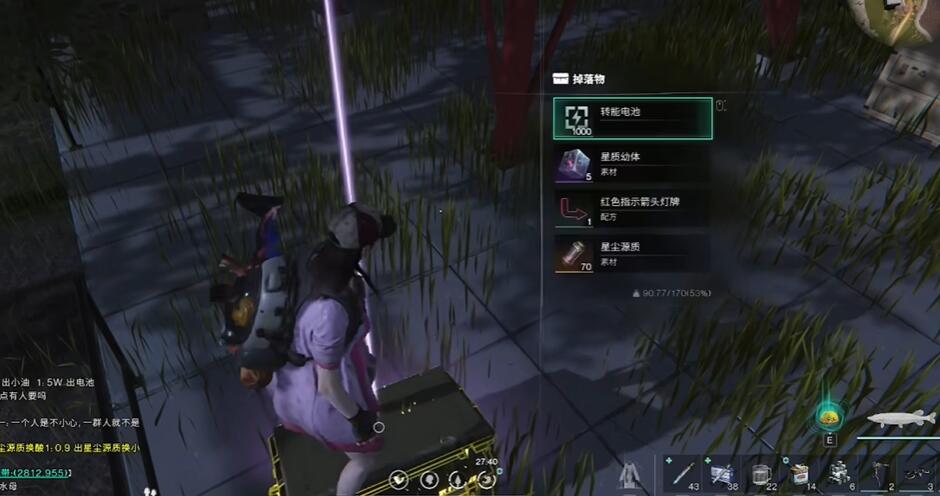Pick up the 星质幼体 material
Image resolution: width=940 pixels, height=496 pixels.
point(632,164)
